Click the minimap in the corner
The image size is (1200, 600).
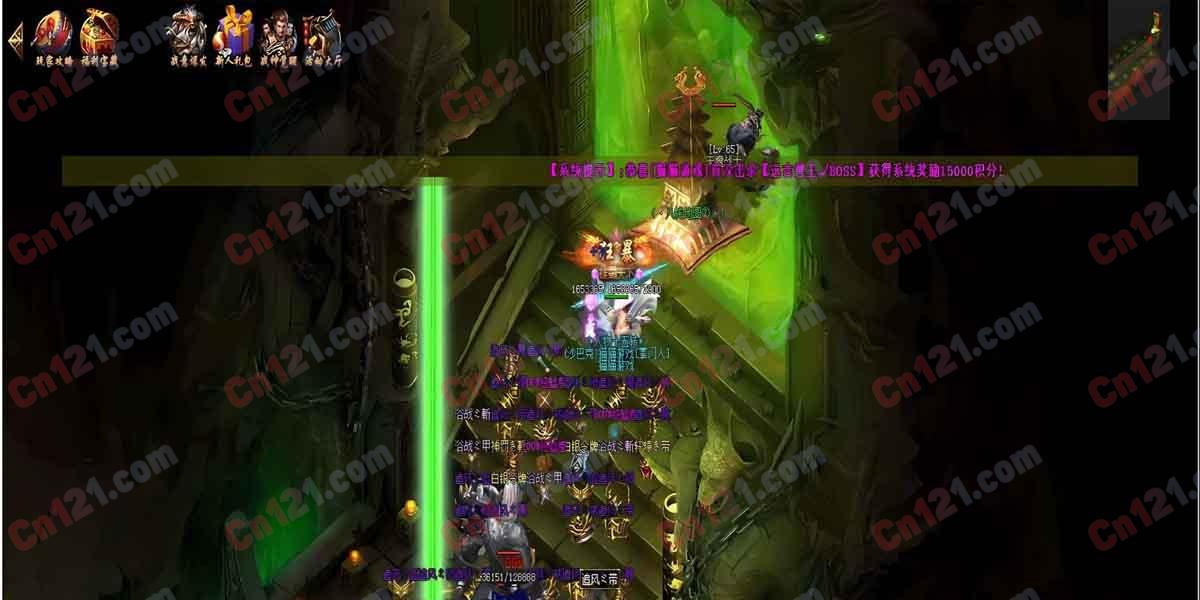[1139, 60]
